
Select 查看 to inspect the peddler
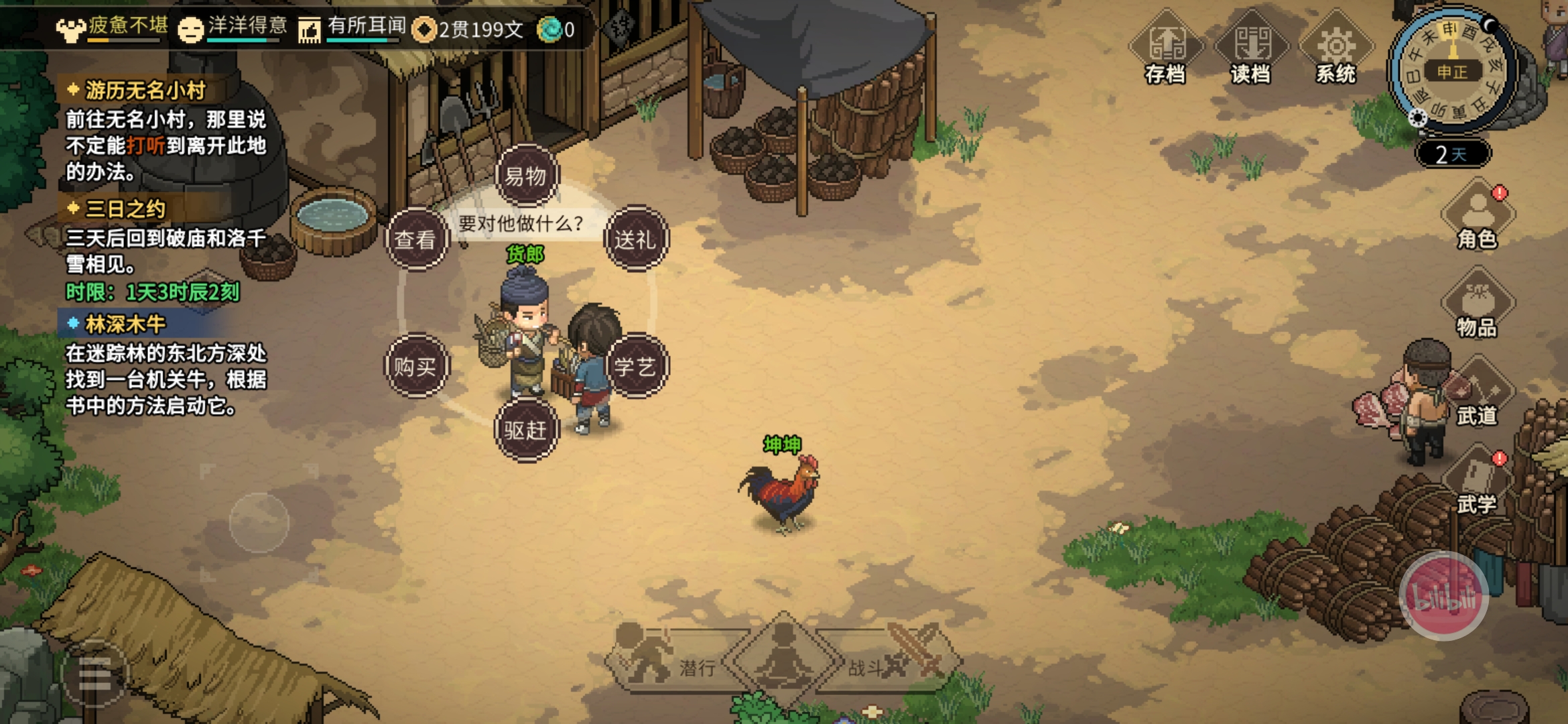tap(415, 239)
